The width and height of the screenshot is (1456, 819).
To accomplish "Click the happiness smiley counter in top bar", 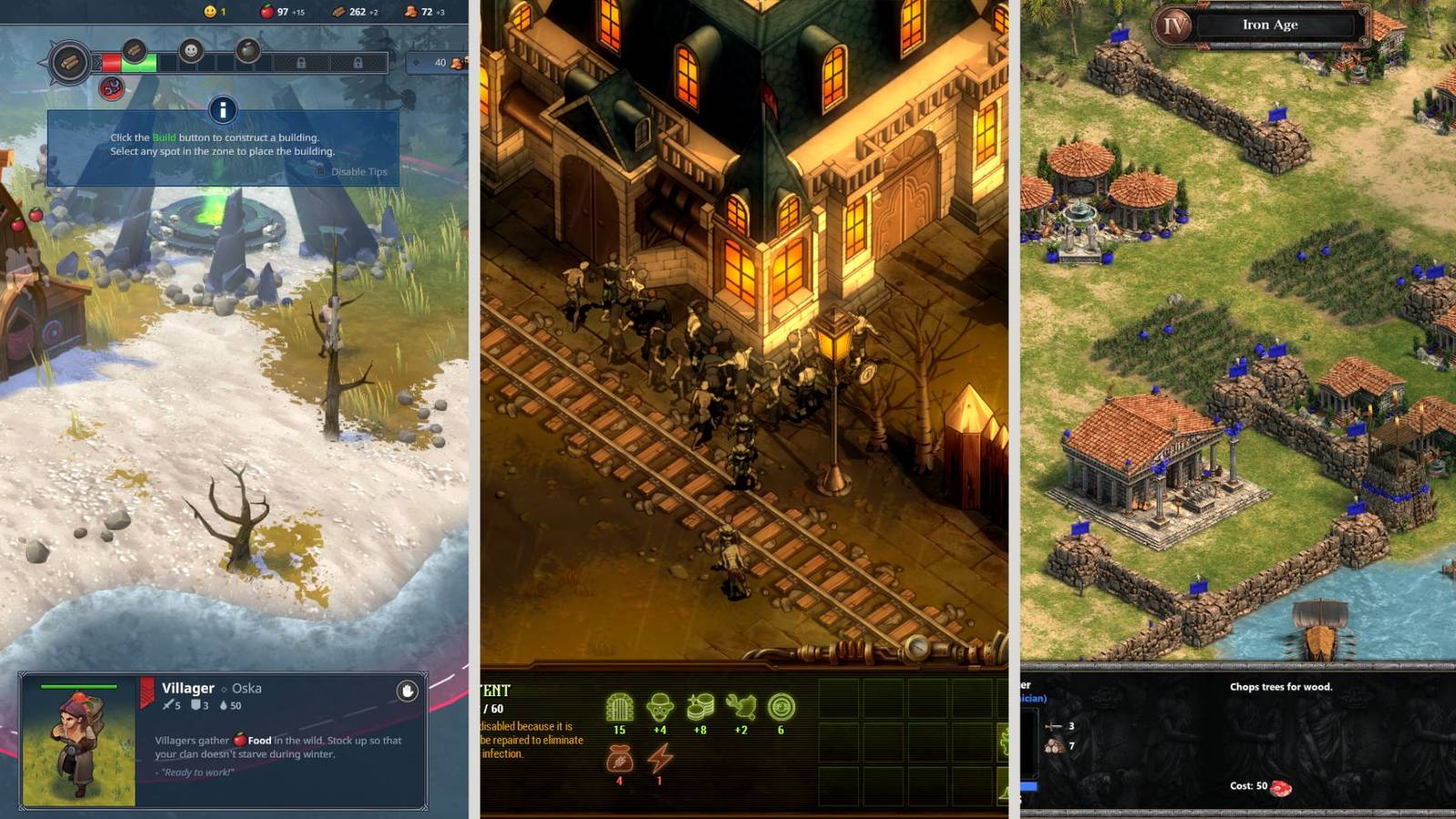I will (210, 12).
